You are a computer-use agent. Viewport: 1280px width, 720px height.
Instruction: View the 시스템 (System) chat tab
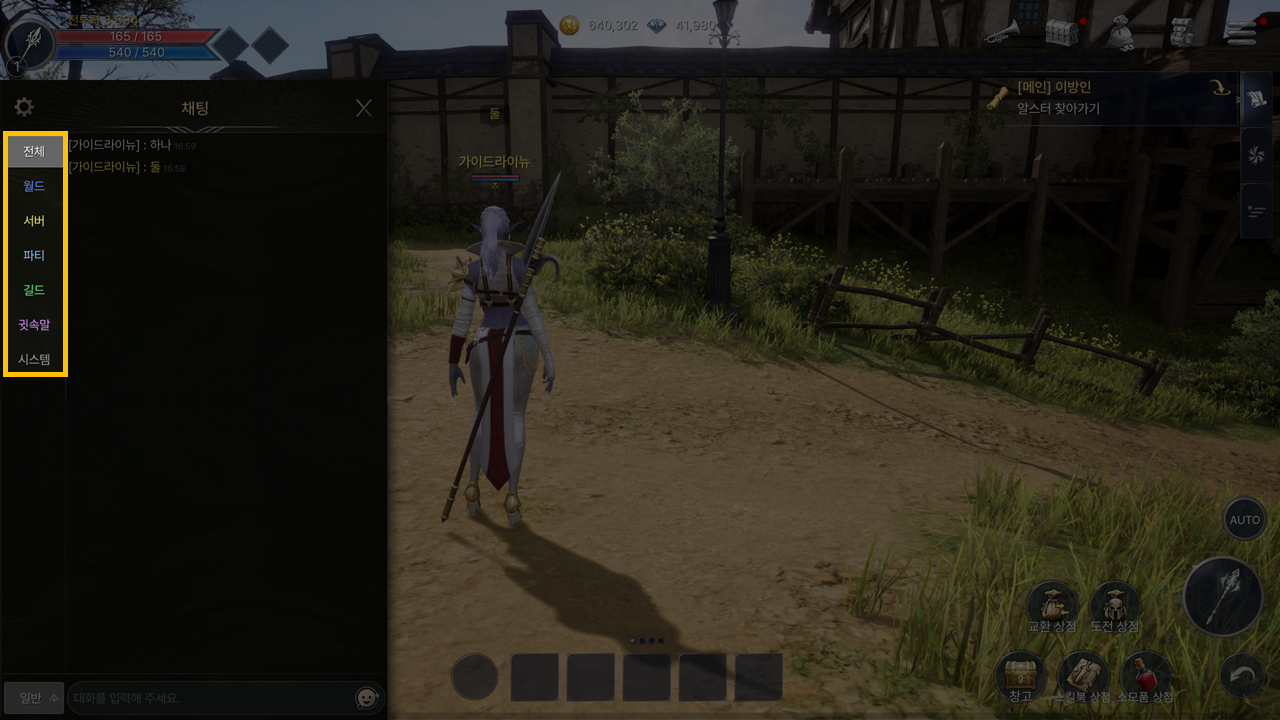(35, 359)
